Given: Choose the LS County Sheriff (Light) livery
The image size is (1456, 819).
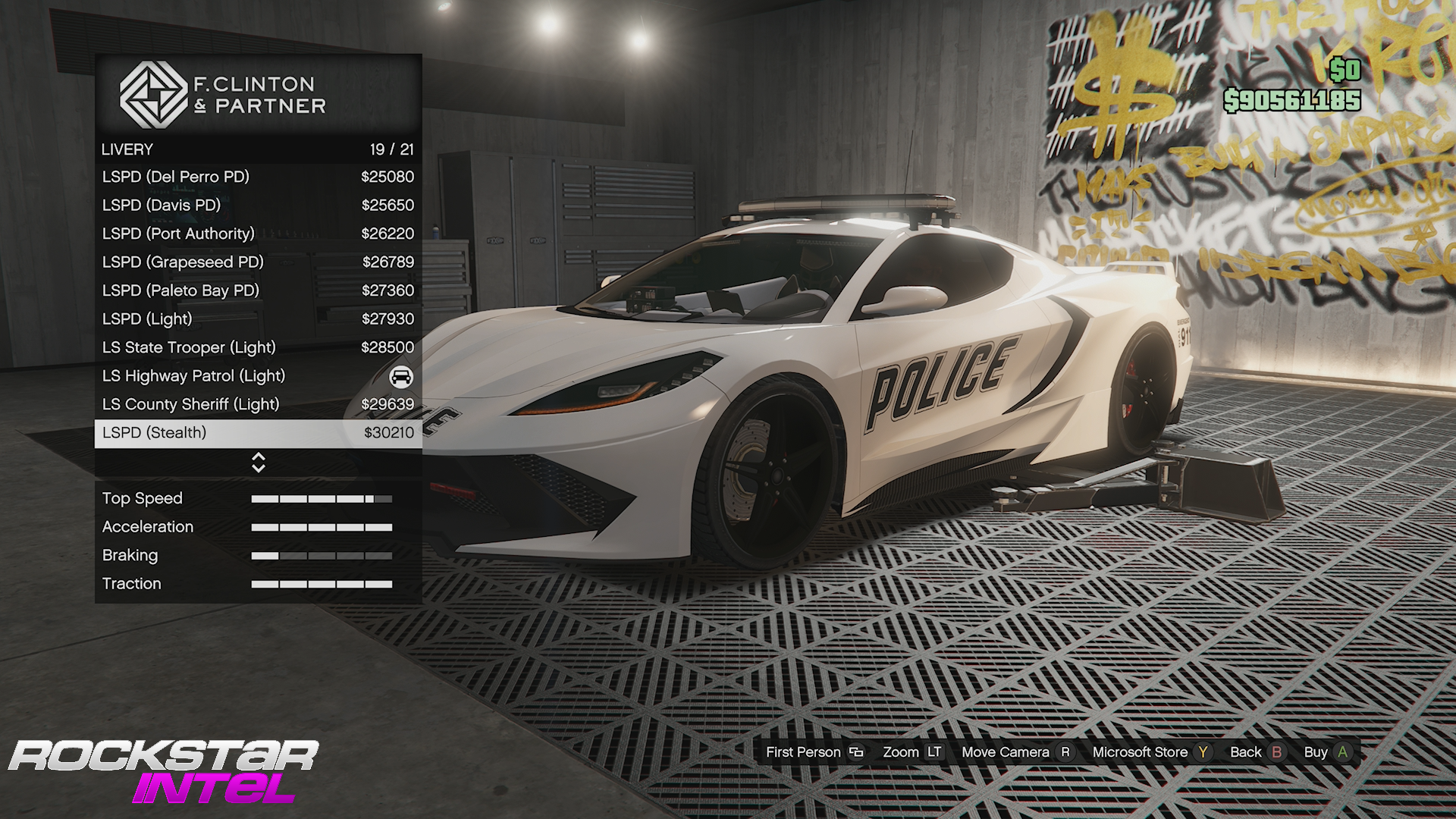Looking at the screenshot, I should (x=258, y=404).
